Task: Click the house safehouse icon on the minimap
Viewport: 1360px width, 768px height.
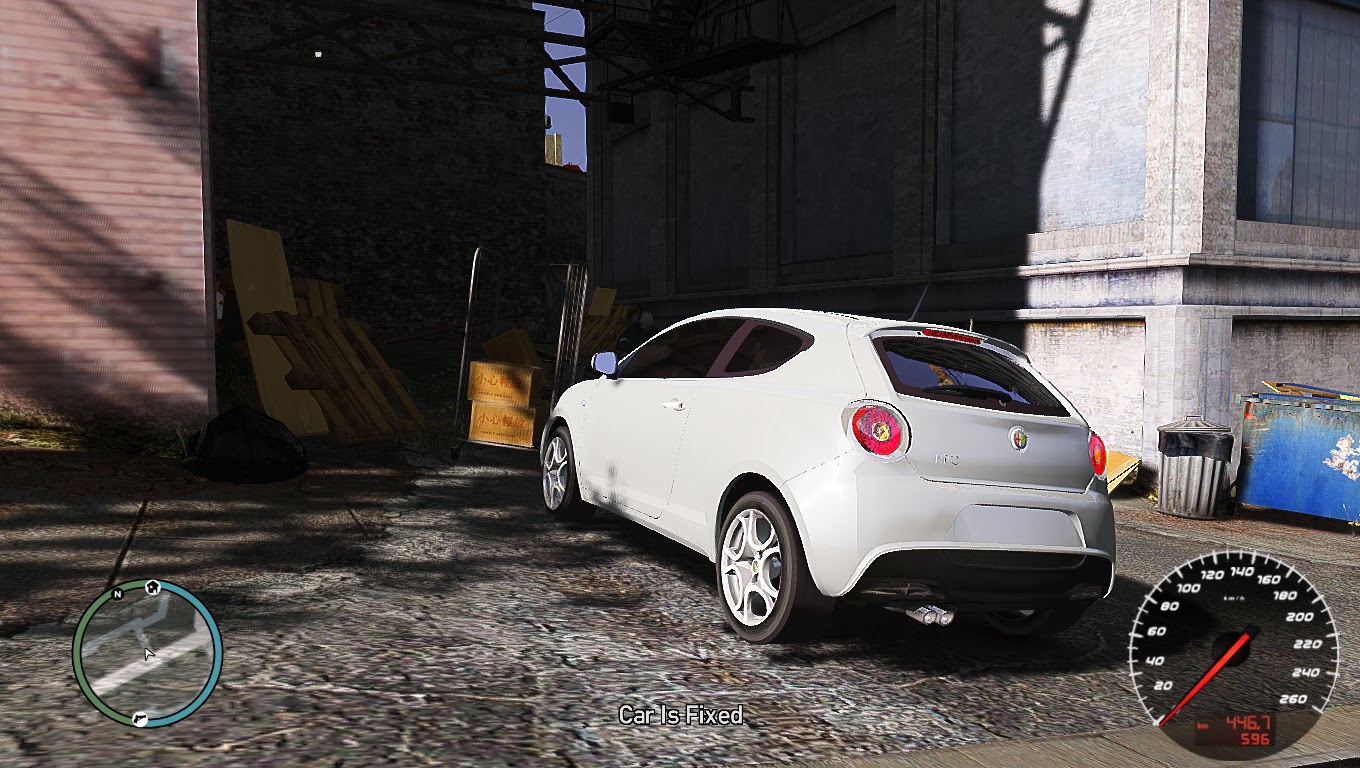Action: click(x=153, y=587)
